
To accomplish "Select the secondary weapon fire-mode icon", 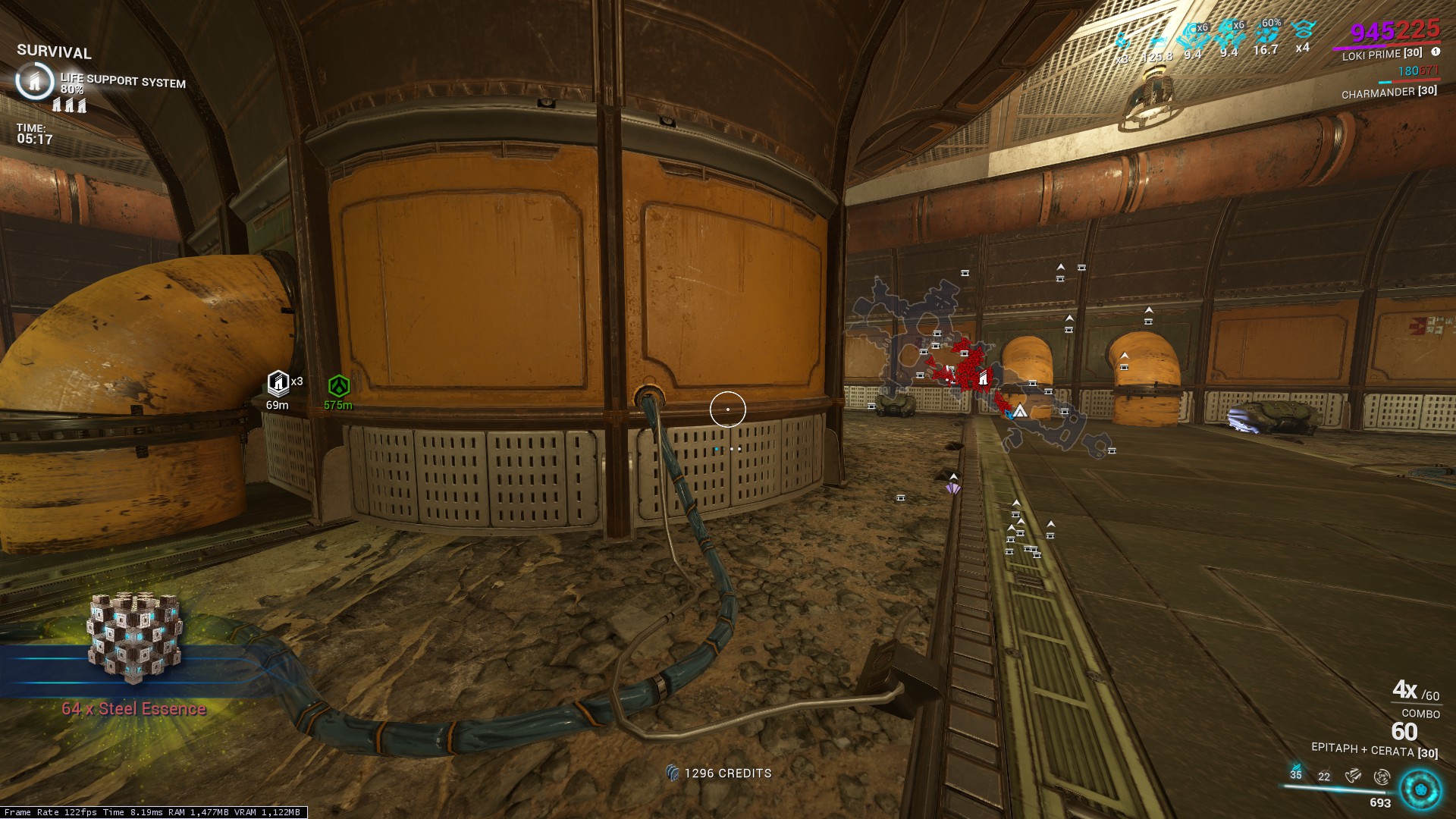I will (x=1354, y=776).
